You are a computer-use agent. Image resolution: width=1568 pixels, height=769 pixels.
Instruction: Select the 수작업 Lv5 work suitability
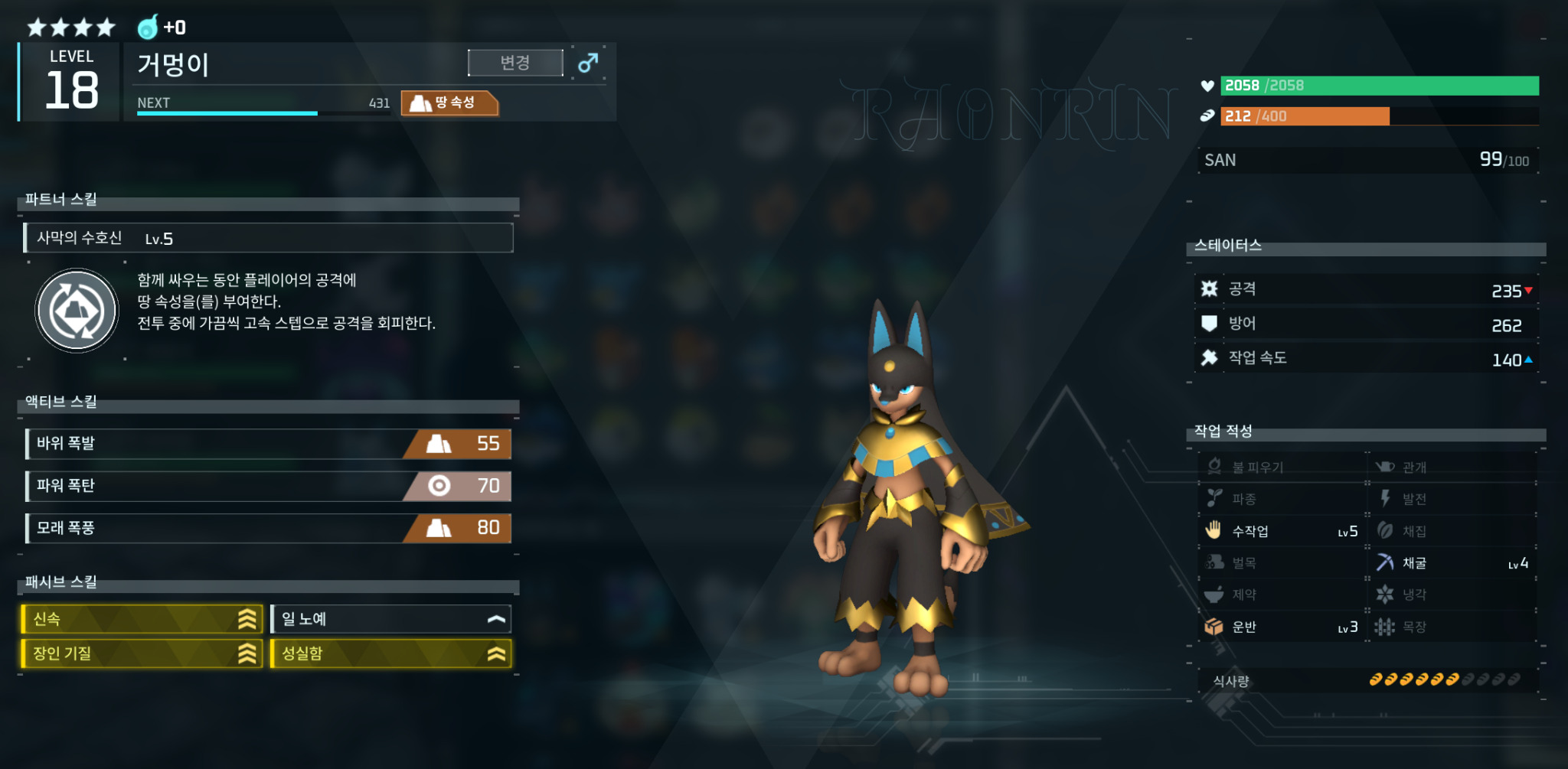point(1282,531)
